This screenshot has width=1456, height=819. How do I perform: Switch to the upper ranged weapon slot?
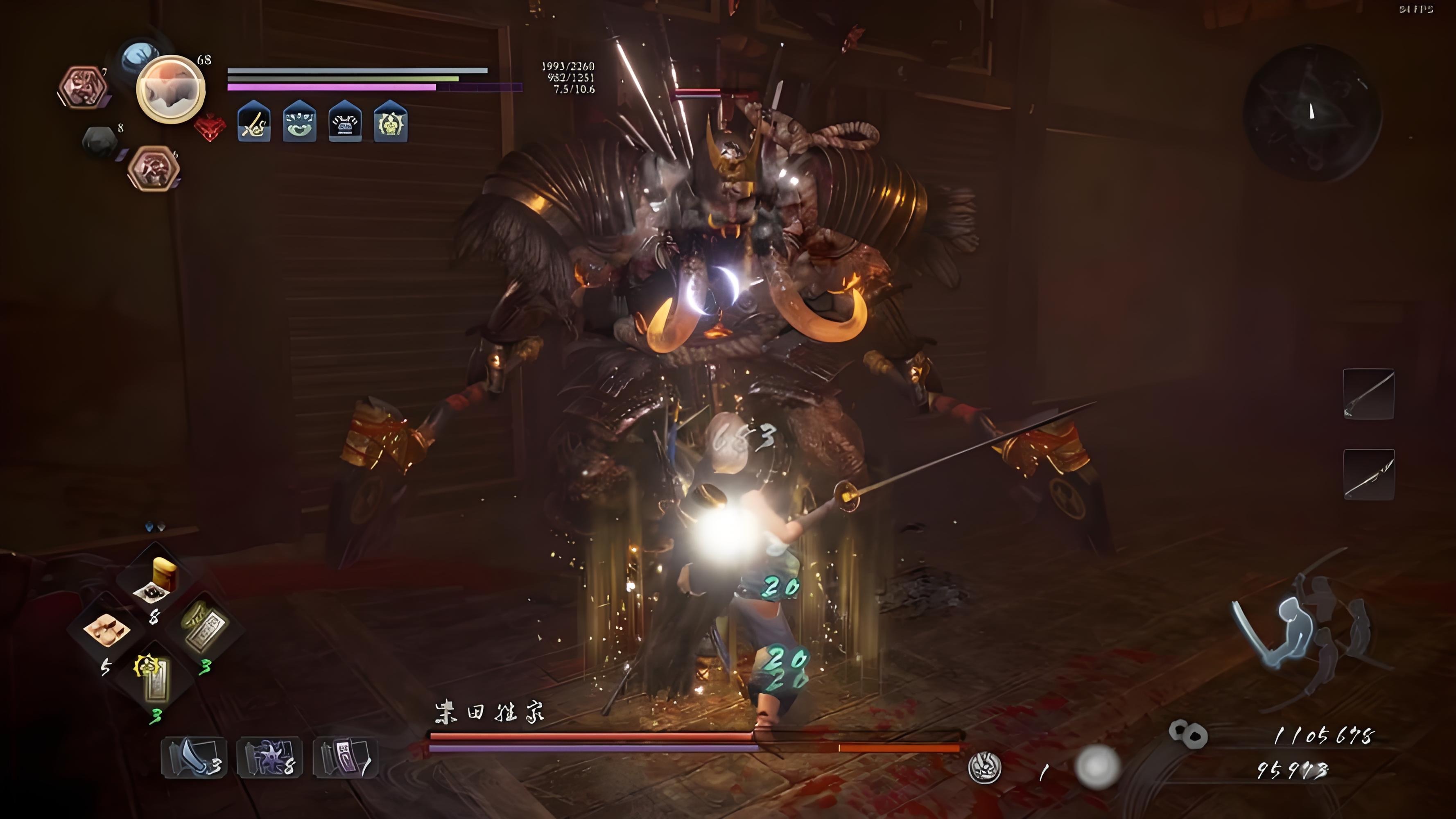pyautogui.click(x=1368, y=394)
